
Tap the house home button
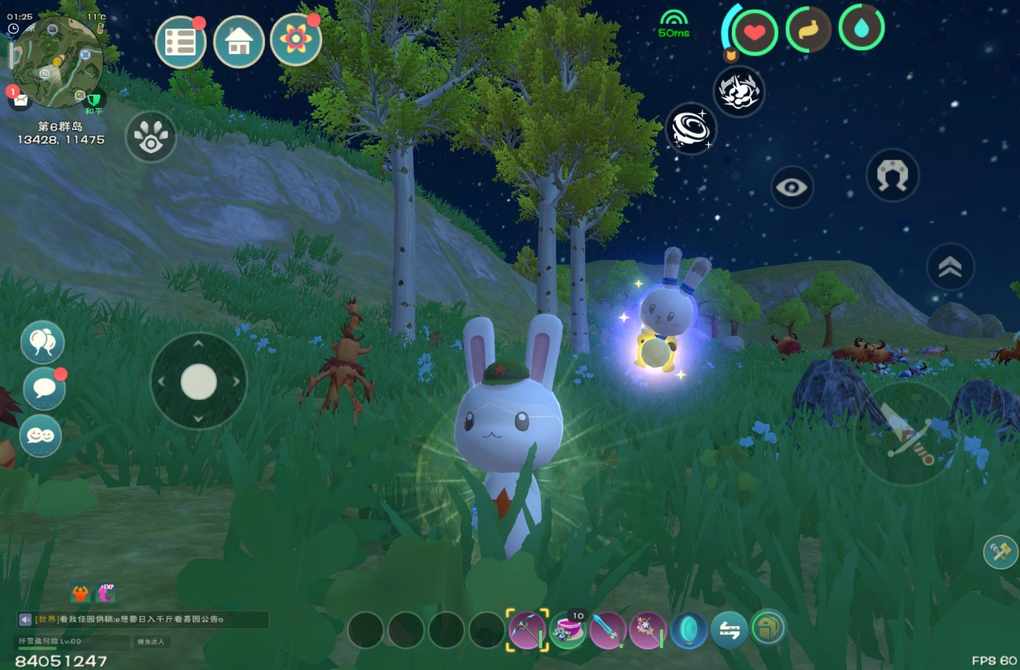click(x=239, y=42)
